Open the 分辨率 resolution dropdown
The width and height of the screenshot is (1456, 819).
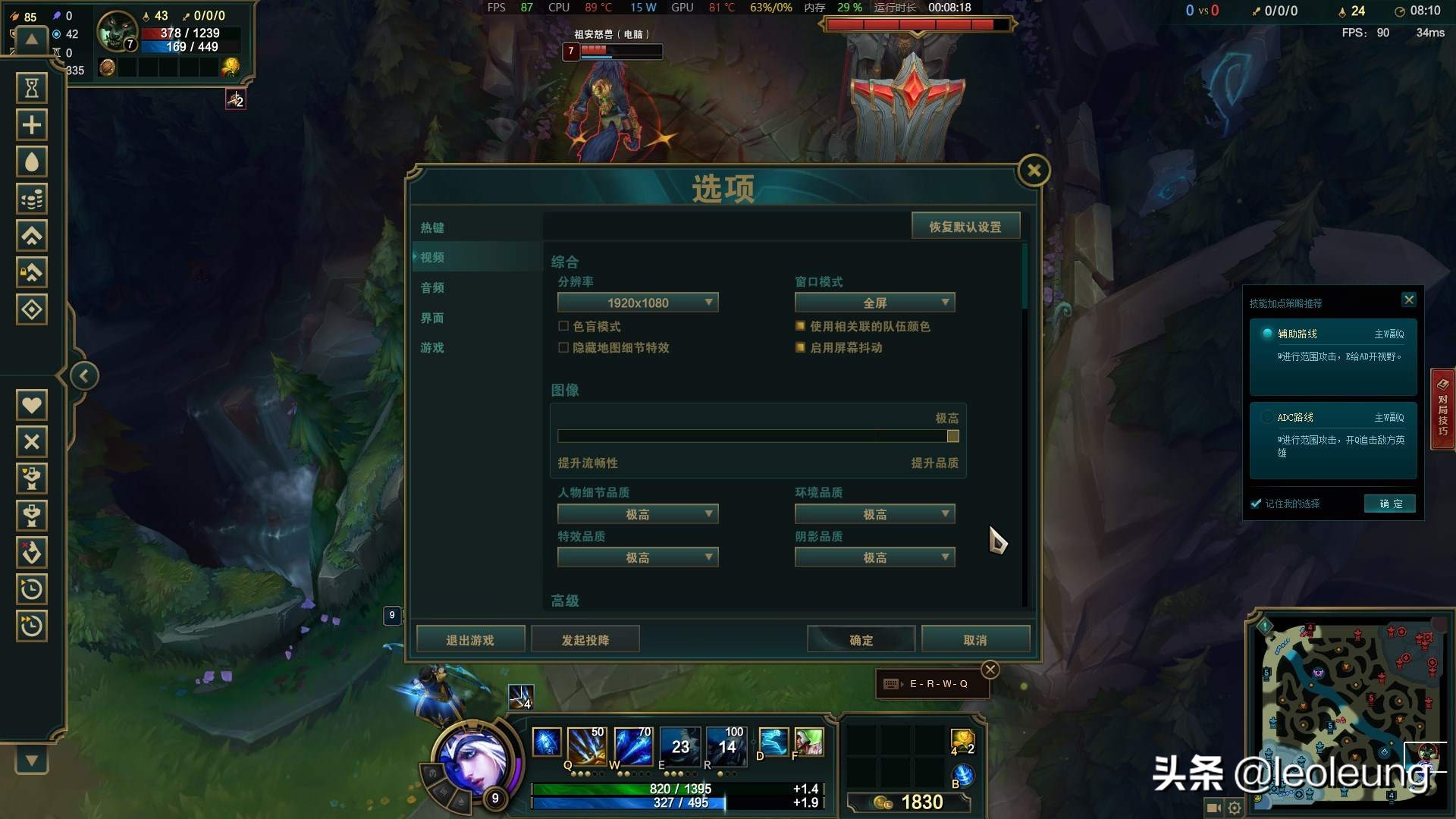tap(638, 302)
